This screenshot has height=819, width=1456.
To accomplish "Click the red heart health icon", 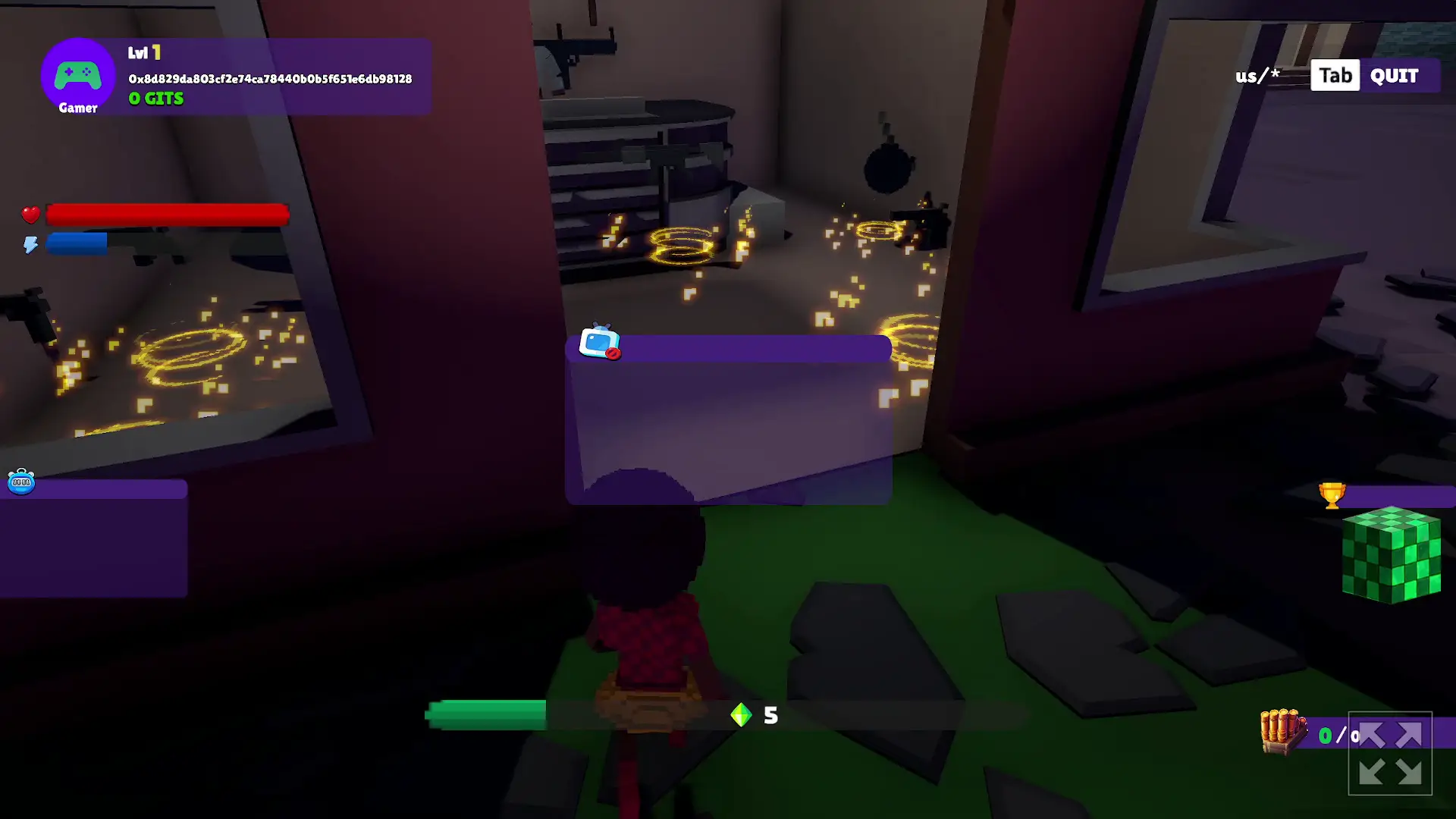I will [30, 215].
